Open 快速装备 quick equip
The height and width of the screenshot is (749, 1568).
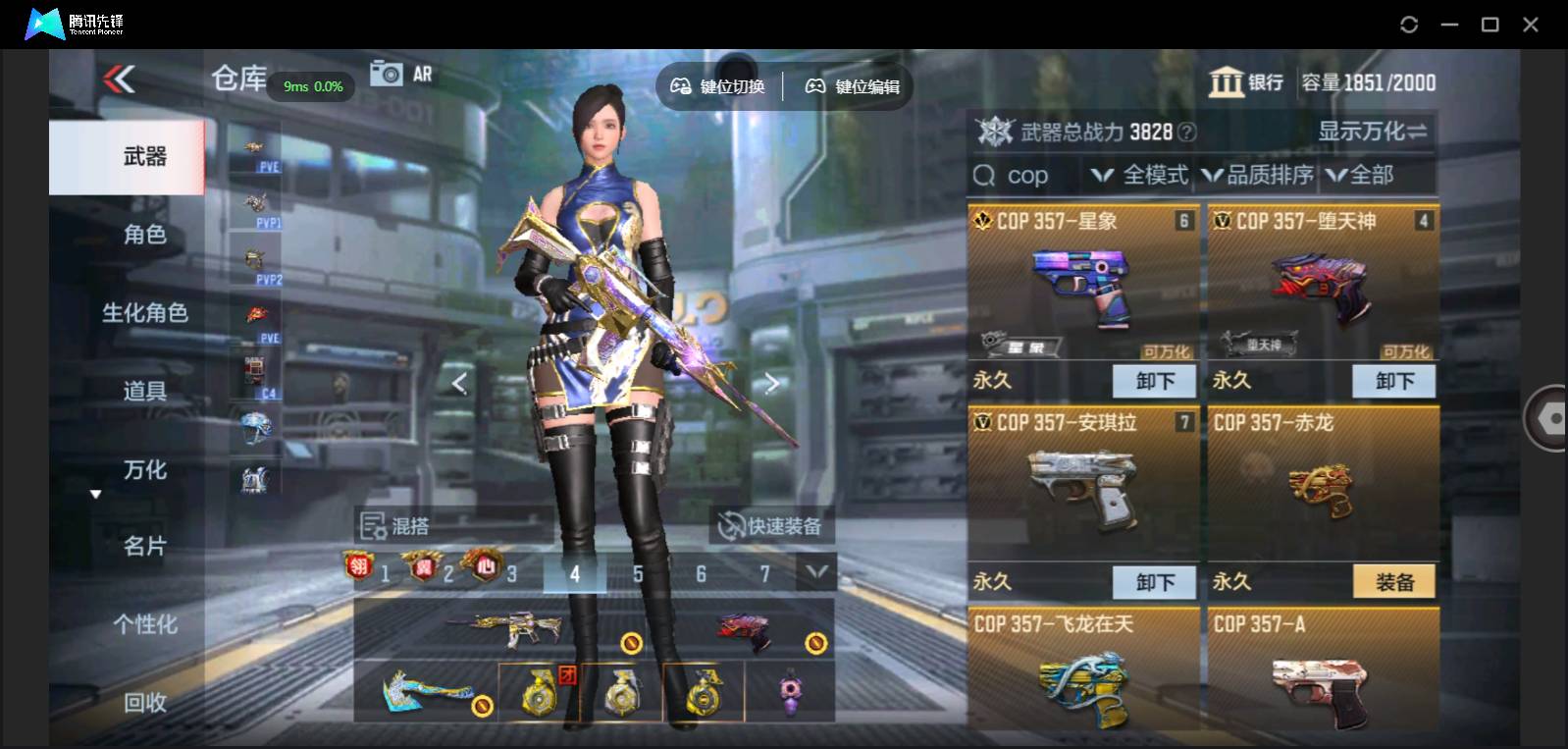click(770, 526)
